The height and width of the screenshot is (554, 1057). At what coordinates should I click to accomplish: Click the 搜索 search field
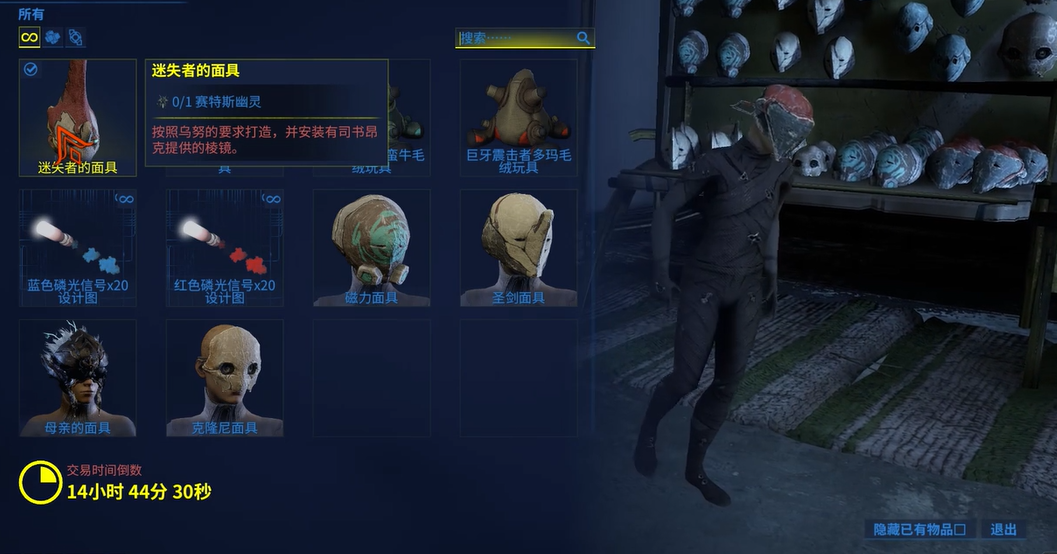click(515, 38)
